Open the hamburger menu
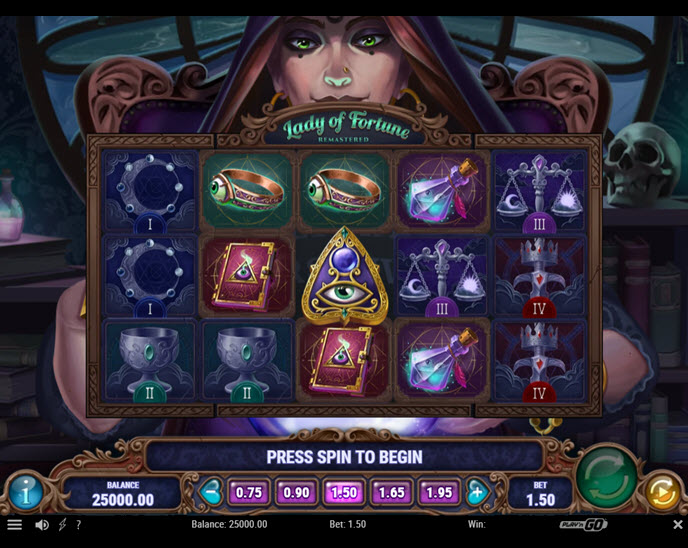The image size is (688, 548). (14, 524)
